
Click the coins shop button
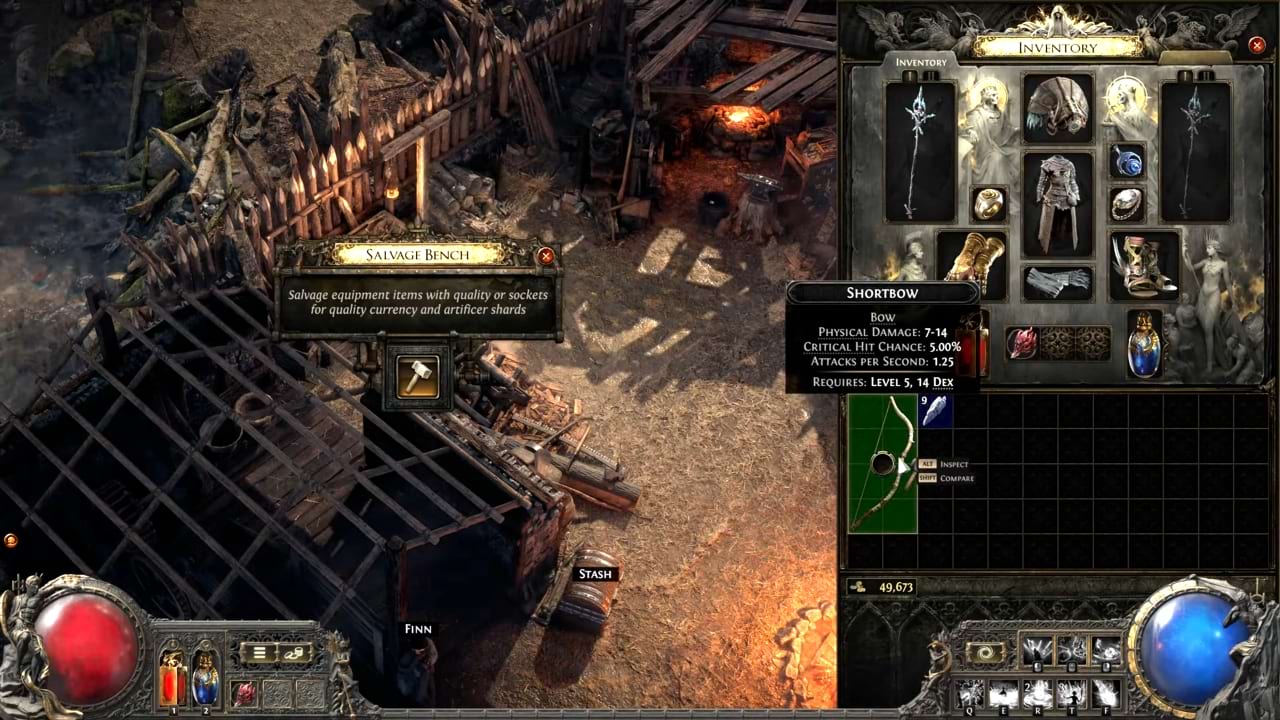pyautogui.click(x=296, y=654)
